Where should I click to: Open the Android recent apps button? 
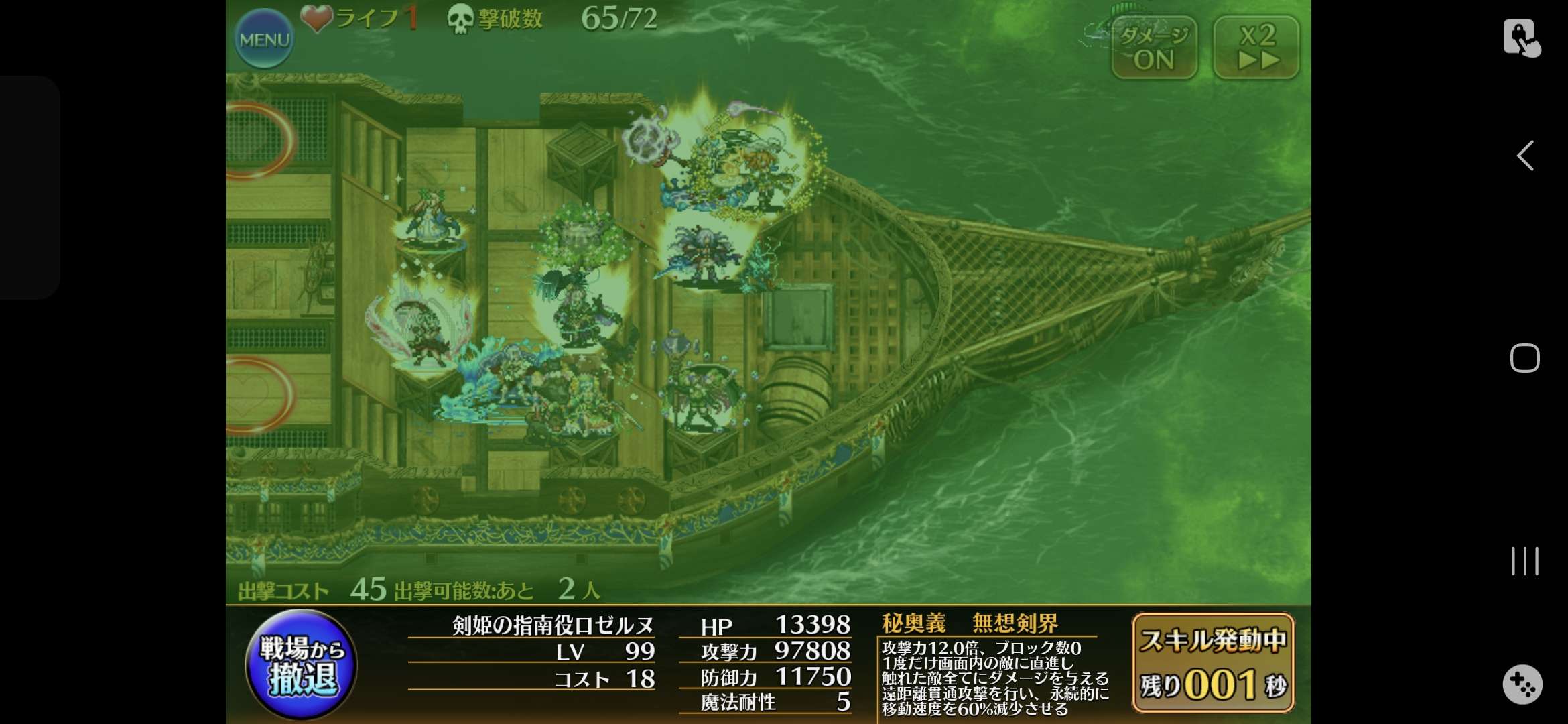pyautogui.click(x=1524, y=561)
